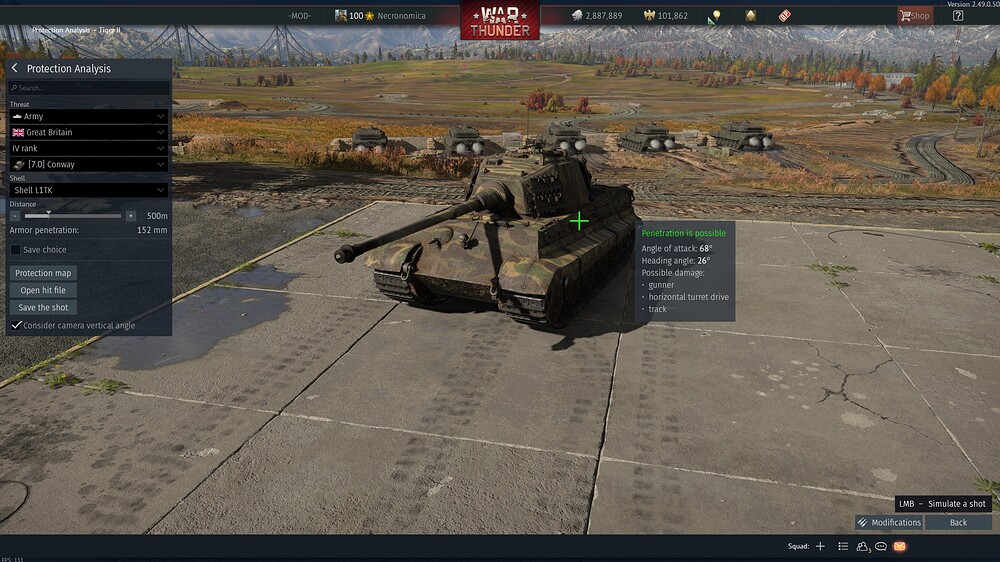This screenshot has height=562, width=1000.
Task: Open the Shop
Action: (913, 16)
